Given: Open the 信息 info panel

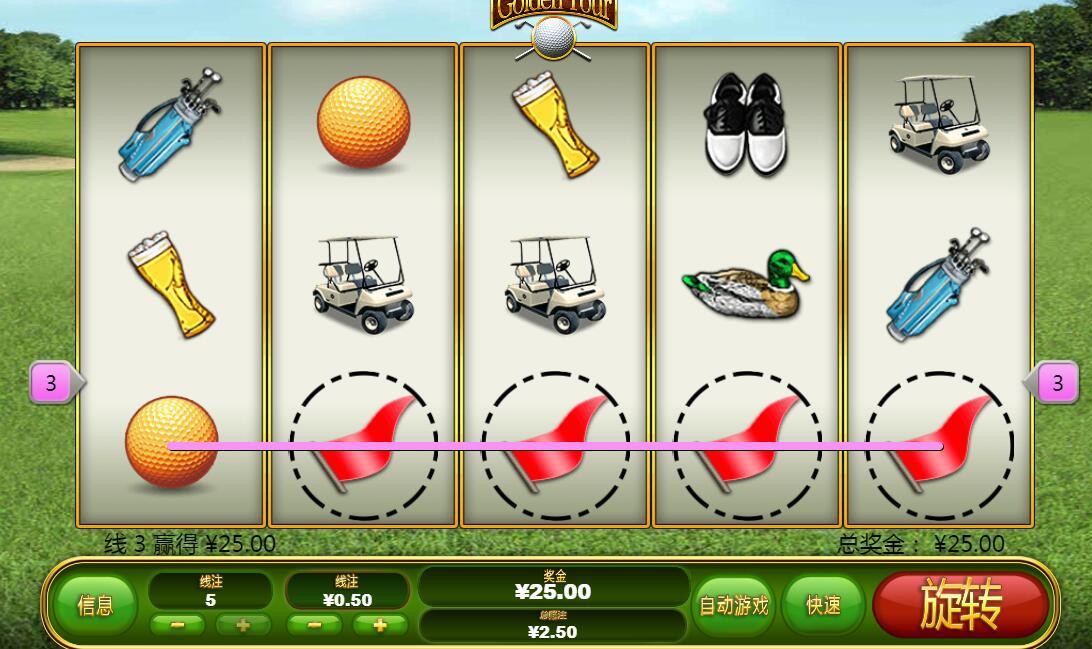Looking at the screenshot, I should [95, 605].
